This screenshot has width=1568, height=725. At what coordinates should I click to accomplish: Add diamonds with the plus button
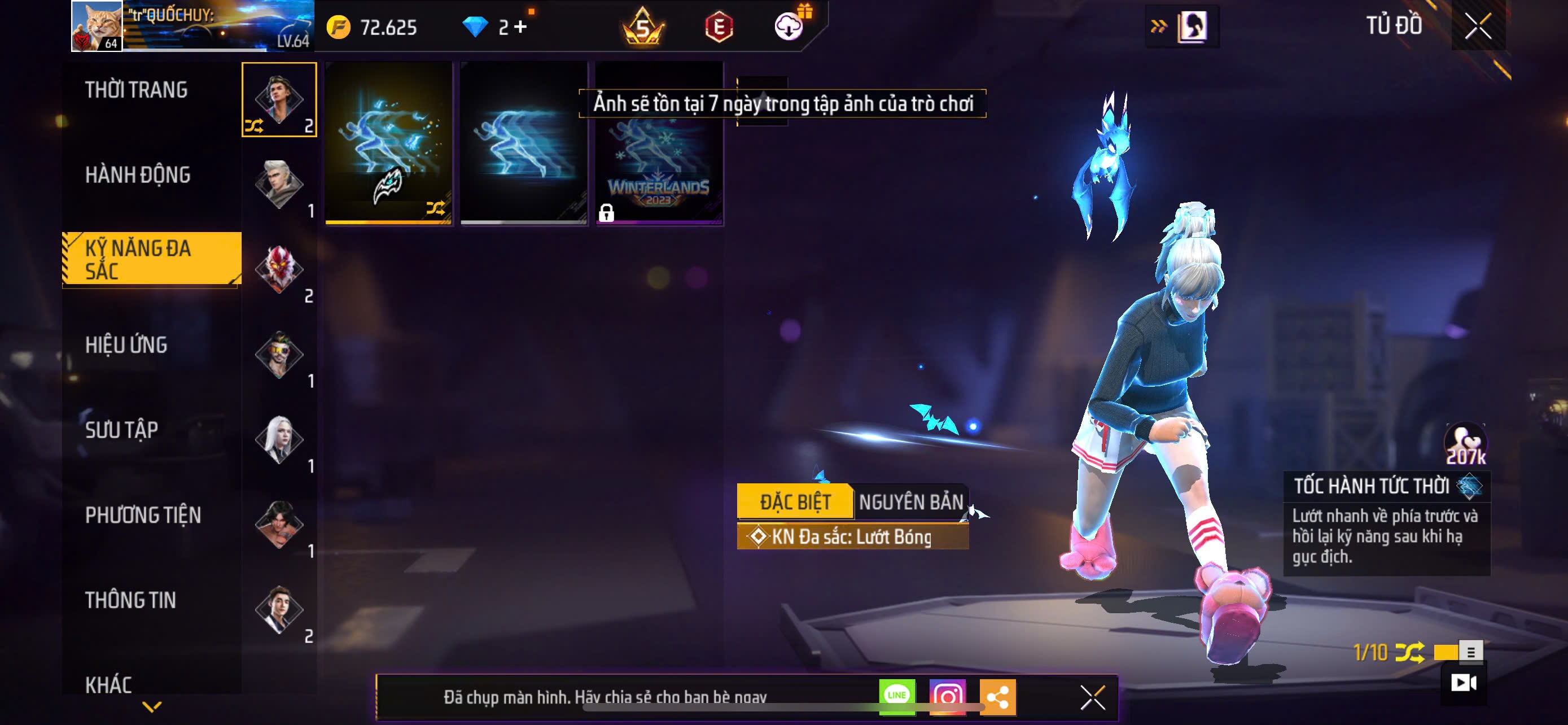tap(520, 27)
